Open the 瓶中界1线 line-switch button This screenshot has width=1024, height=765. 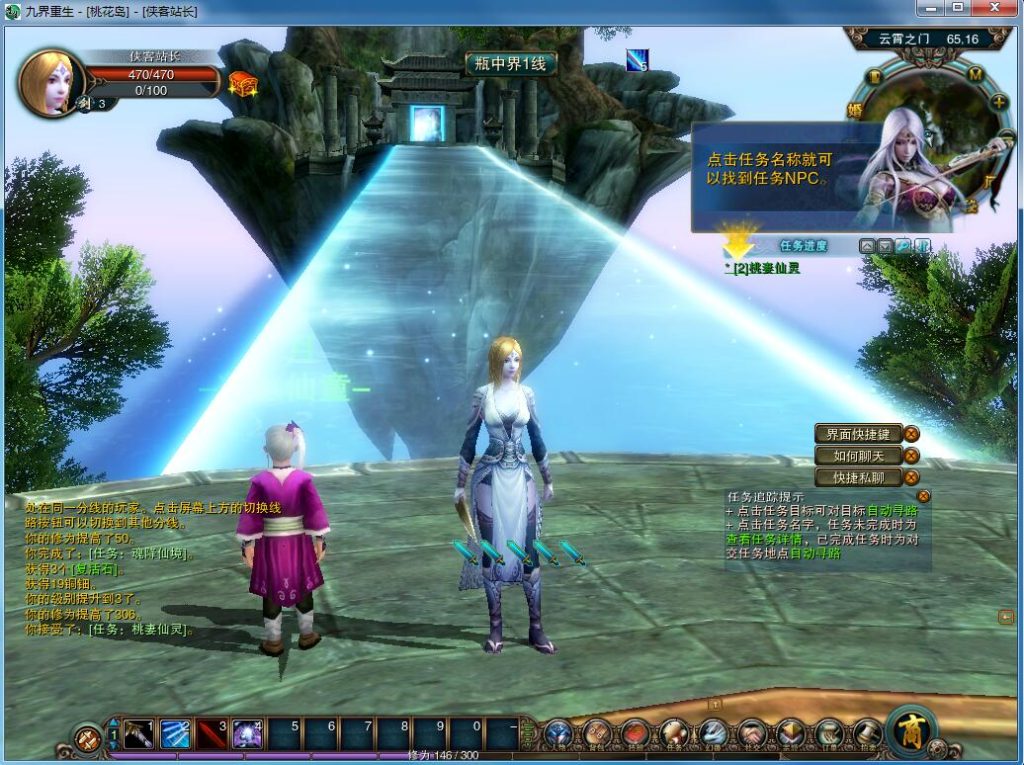point(509,64)
